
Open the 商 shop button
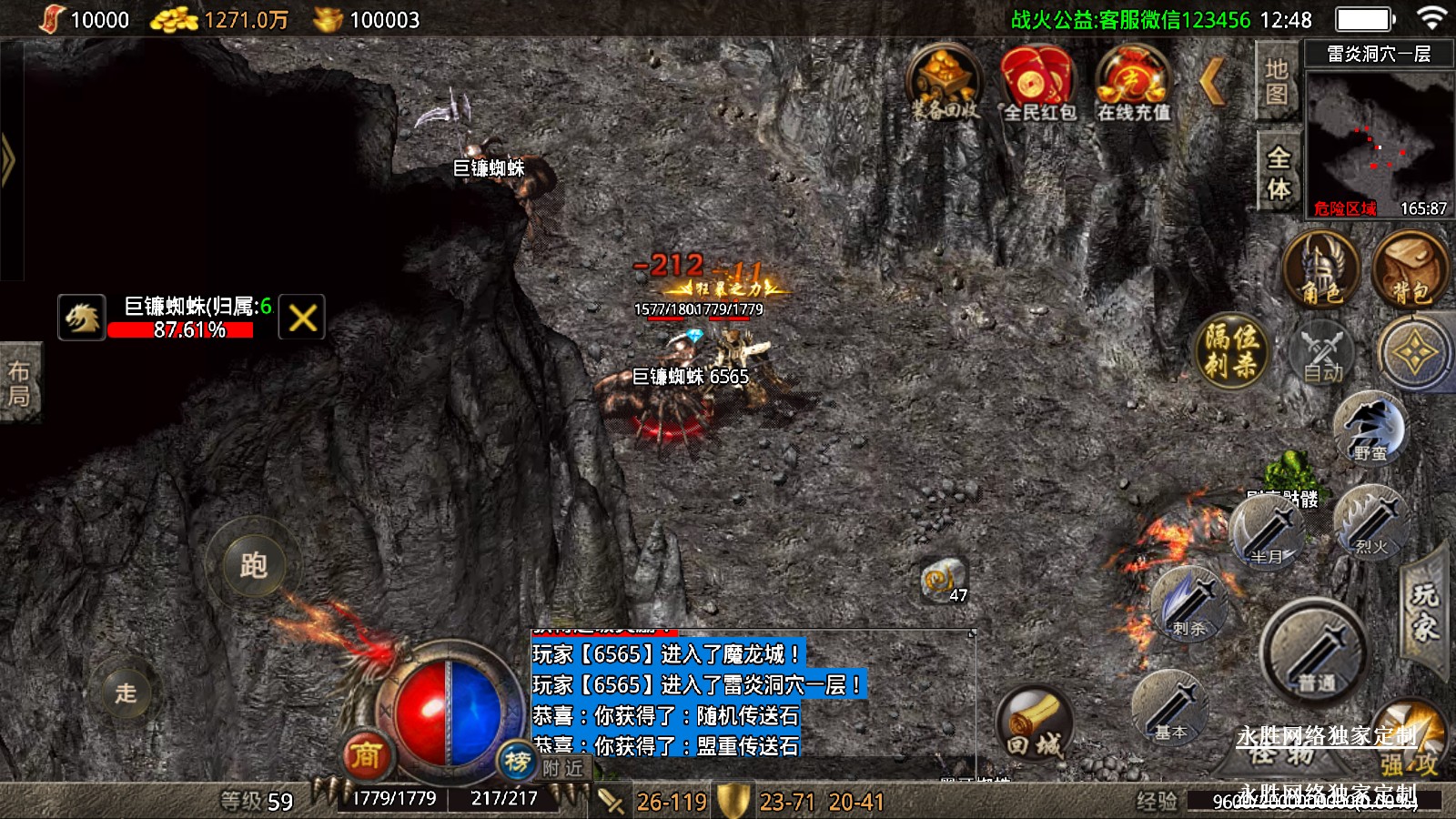click(x=366, y=755)
